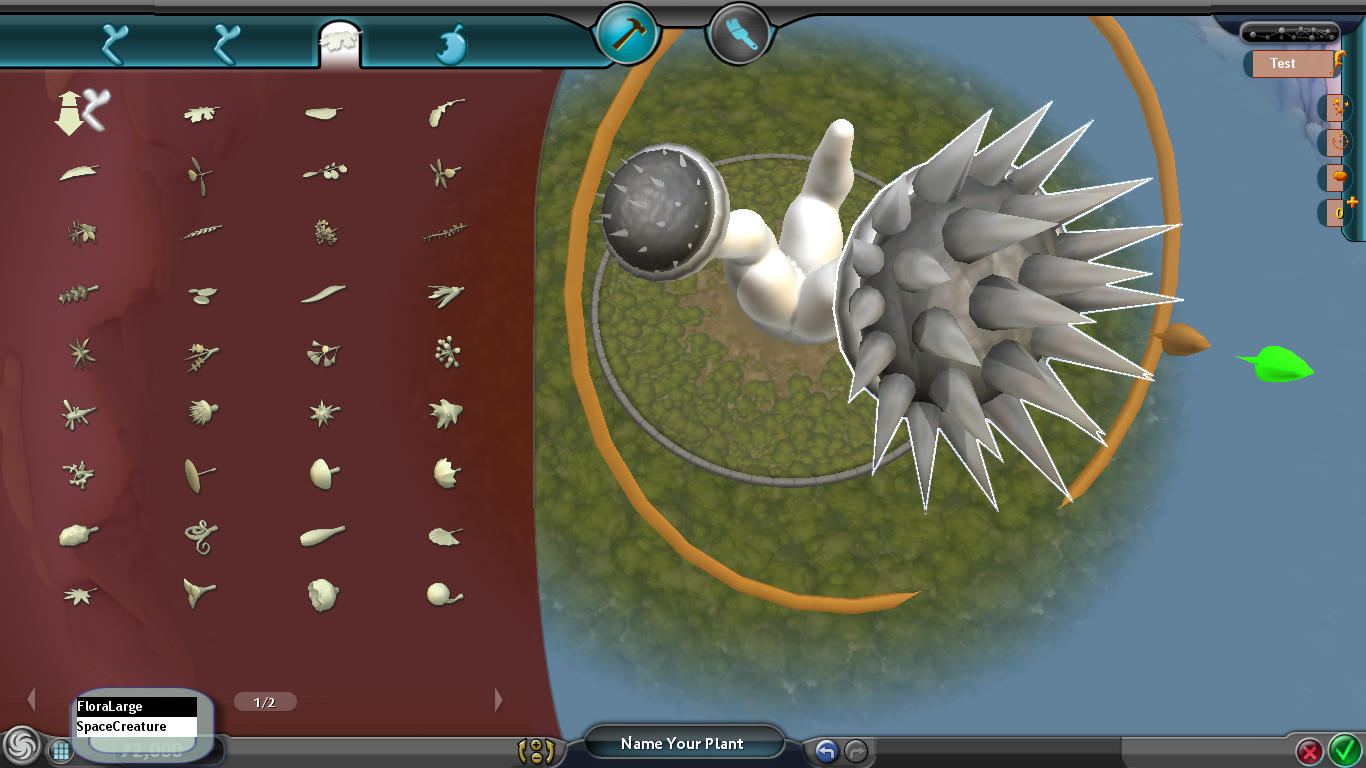Click the greyed-out redo arrow

click(856, 751)
